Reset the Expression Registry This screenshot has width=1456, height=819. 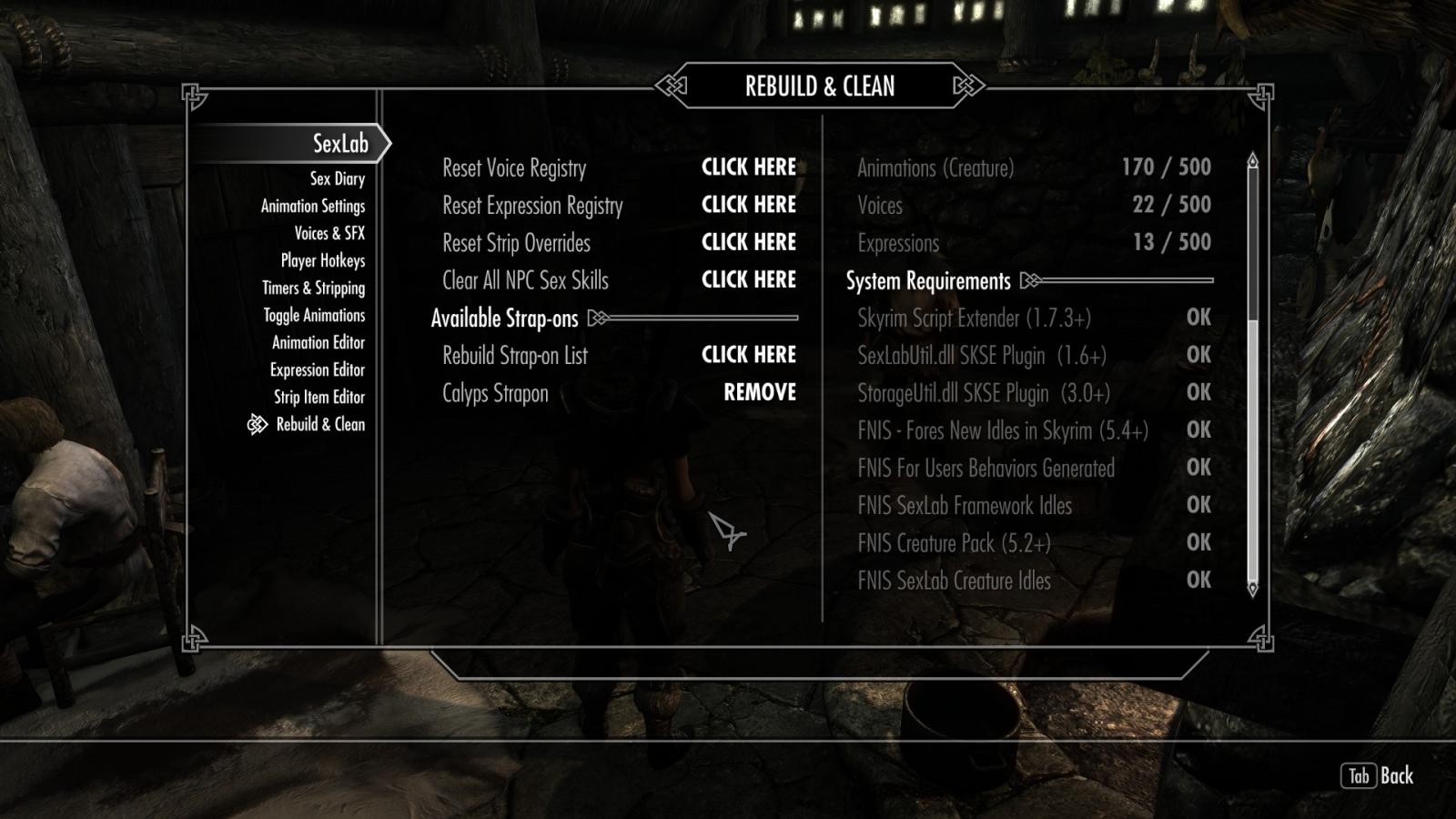click(748, 205)
